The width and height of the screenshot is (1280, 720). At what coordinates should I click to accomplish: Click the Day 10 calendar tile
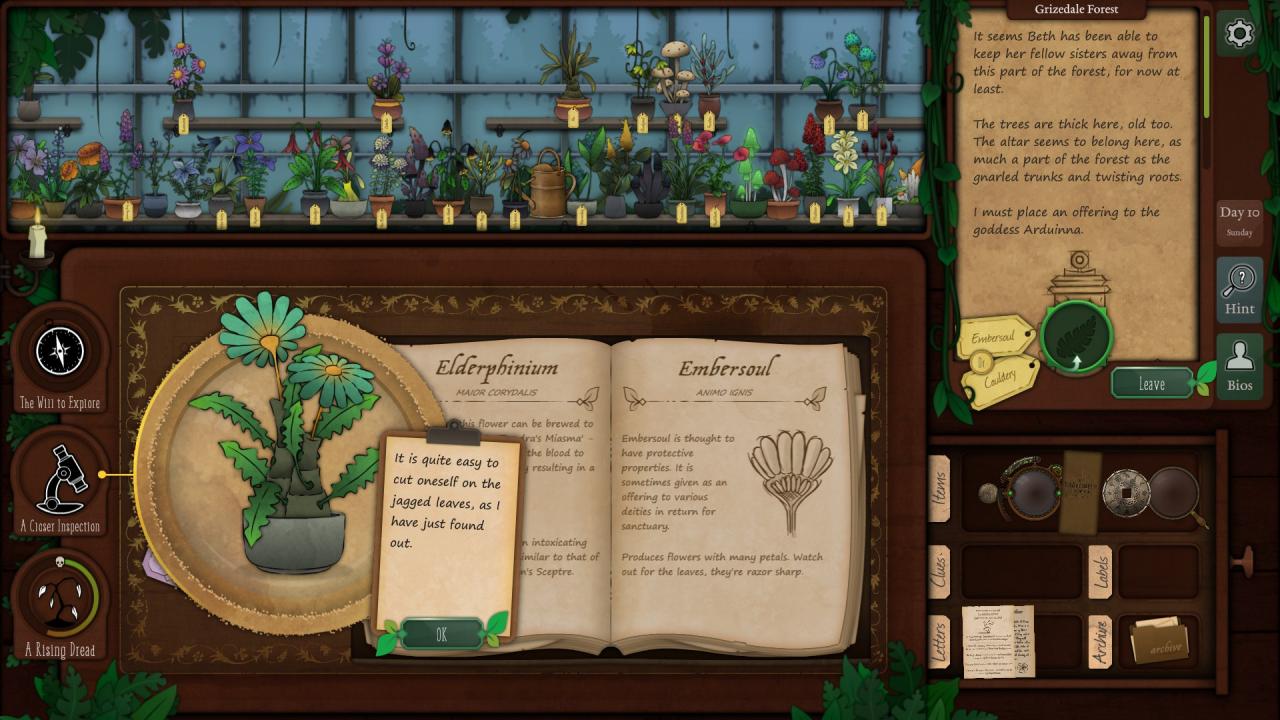(x=1238, y=221)
